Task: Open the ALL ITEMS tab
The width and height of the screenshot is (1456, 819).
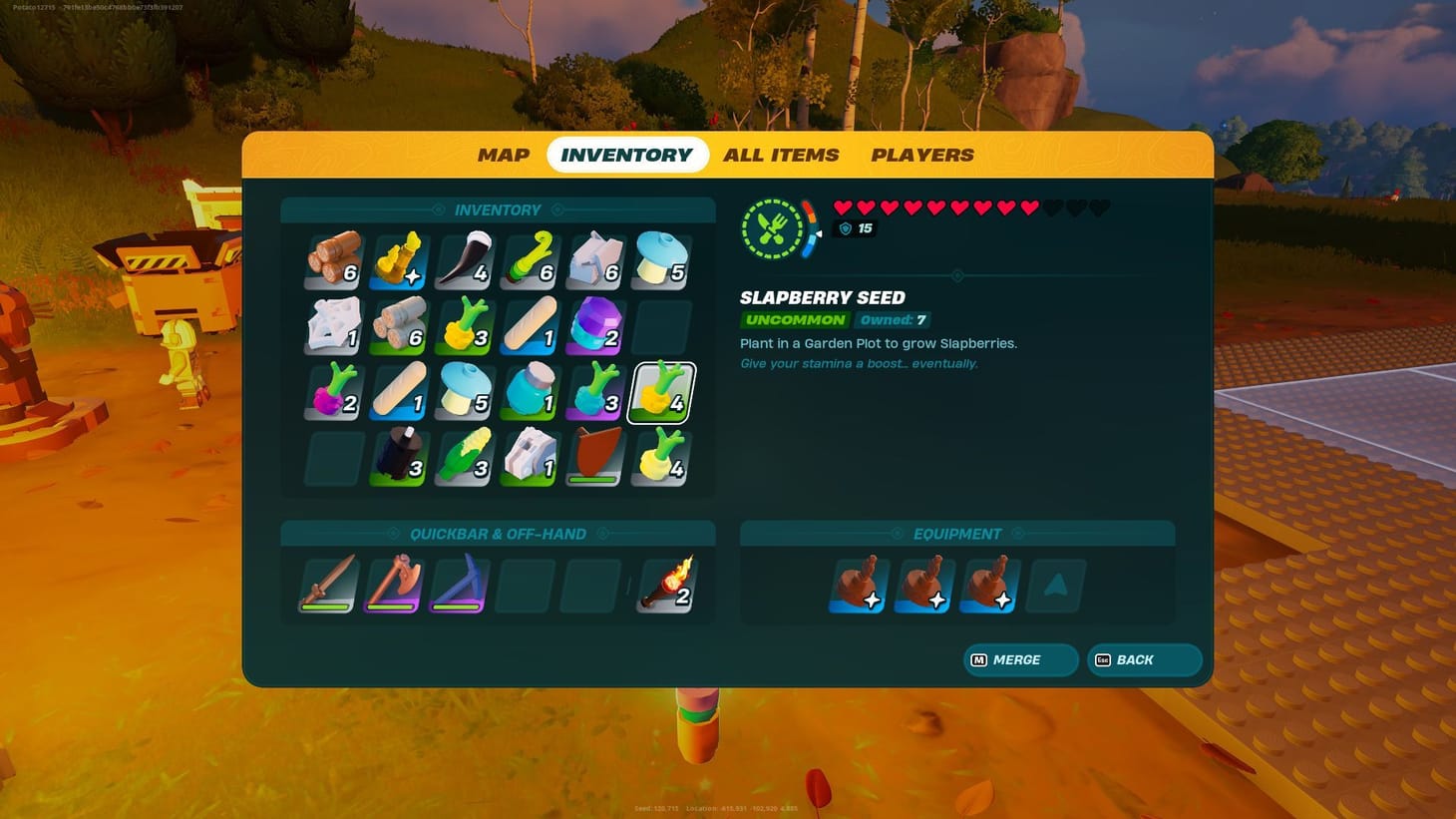Action: click(x=781, y=155)
